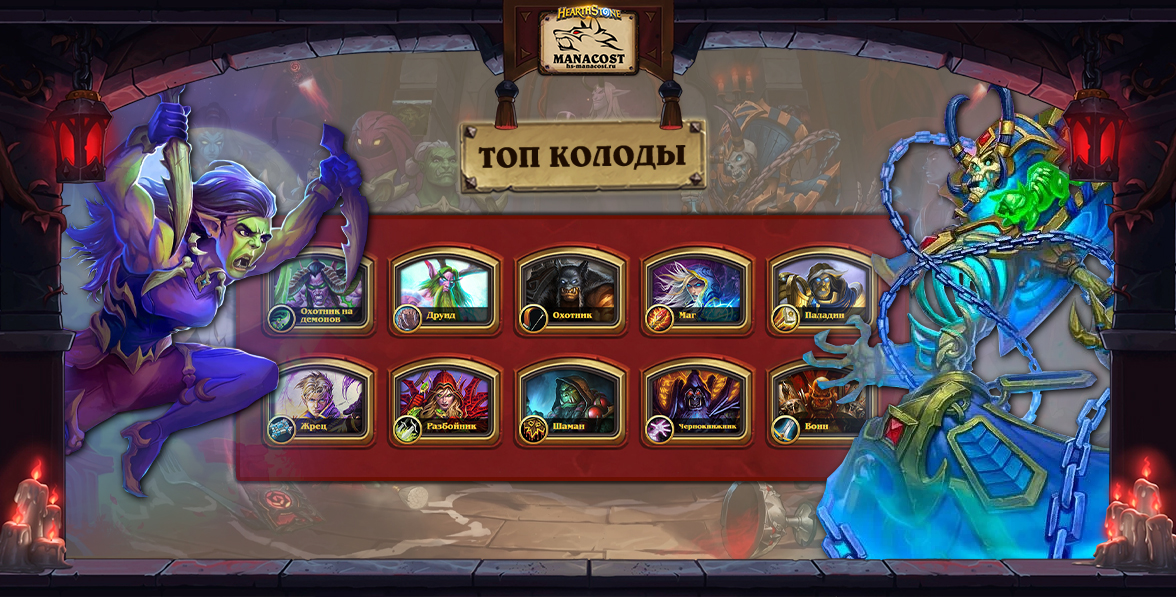This screenshot has height=597, width=1176.
Task: Open the Чернокнижник (Warlock) tile
Action: [x=697, y=403]
